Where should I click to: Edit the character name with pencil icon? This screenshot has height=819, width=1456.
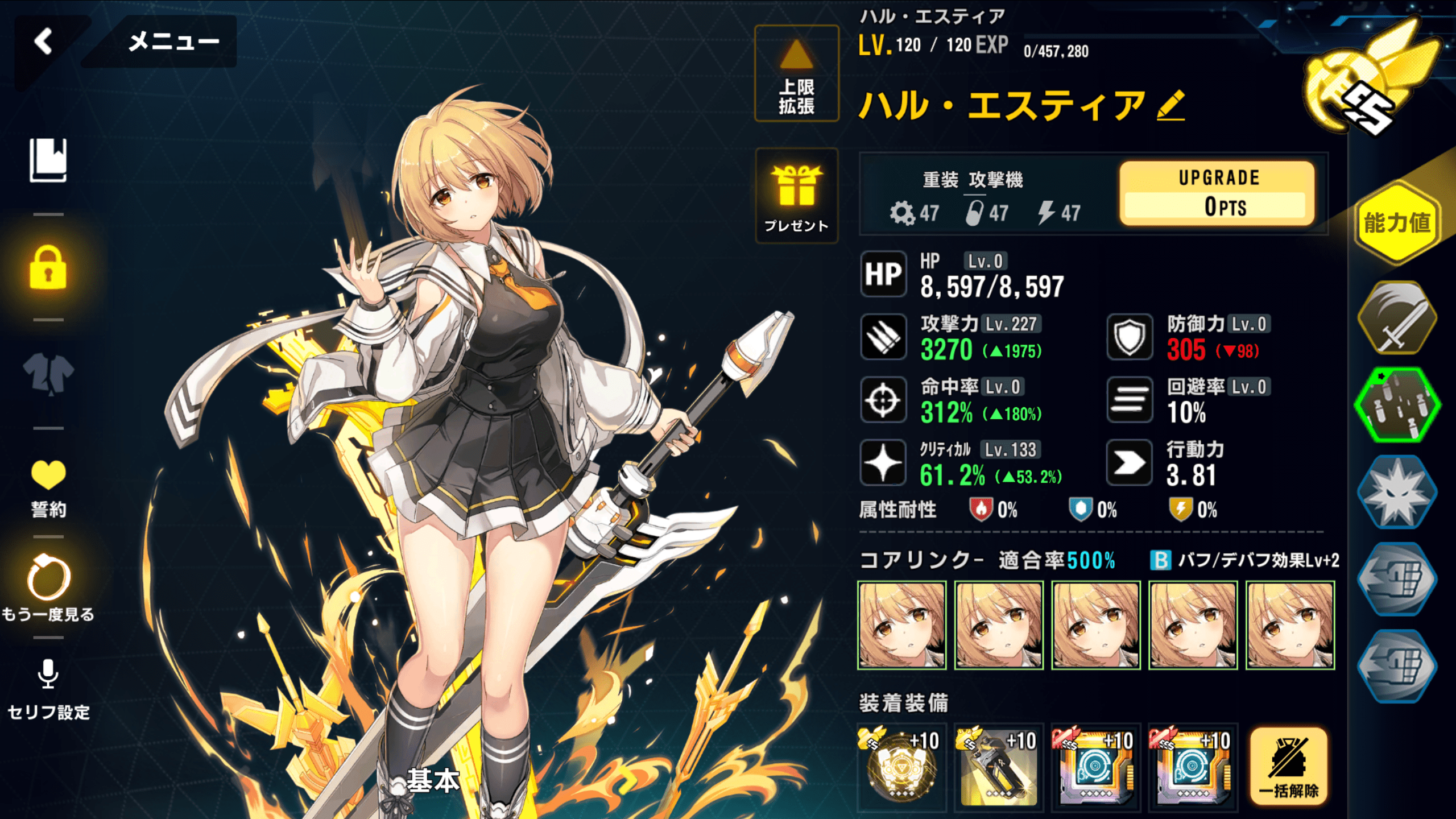coord(1170,106)
